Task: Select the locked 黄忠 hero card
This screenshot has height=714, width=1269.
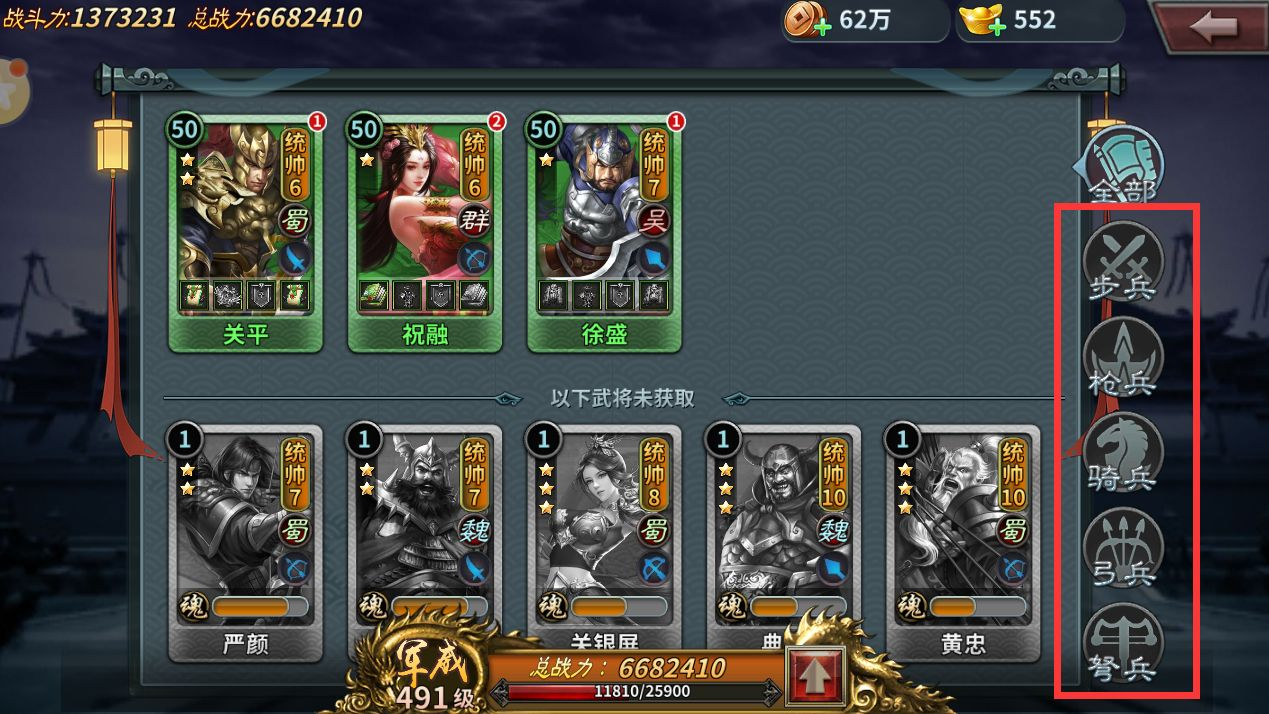Action: click(x=963, y=540)
